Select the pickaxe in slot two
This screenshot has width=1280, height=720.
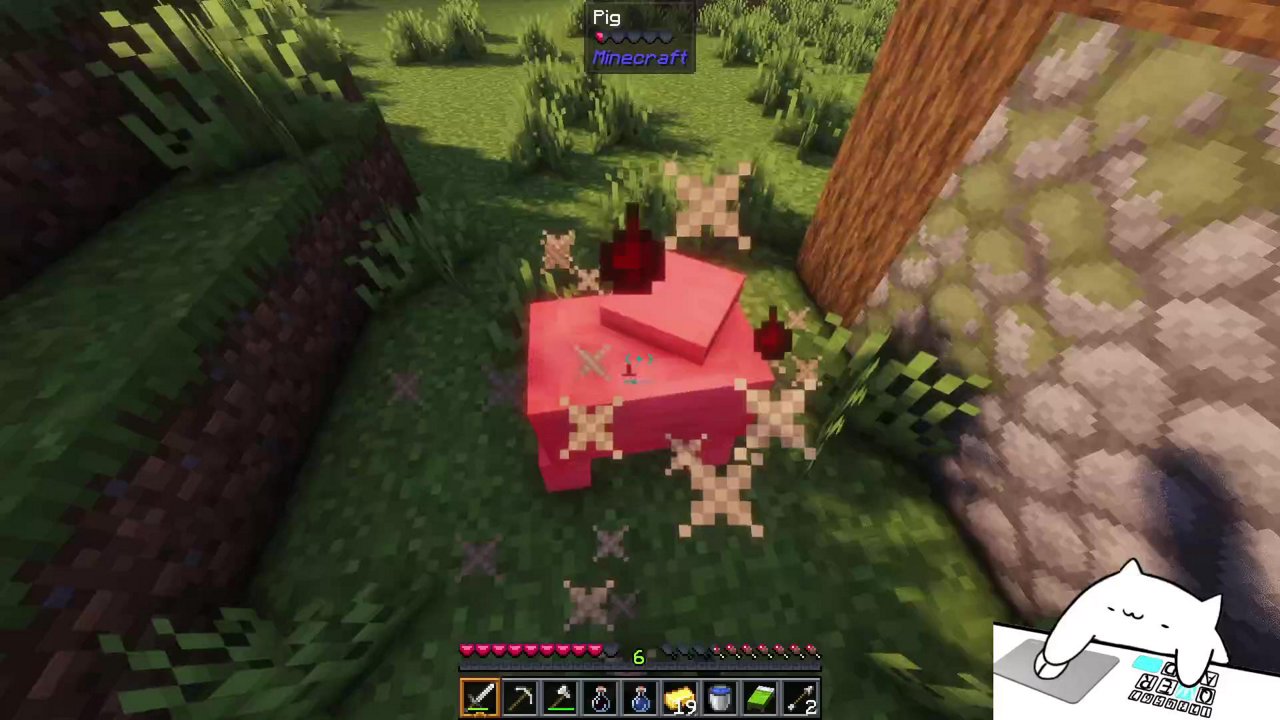pos(519,695)
